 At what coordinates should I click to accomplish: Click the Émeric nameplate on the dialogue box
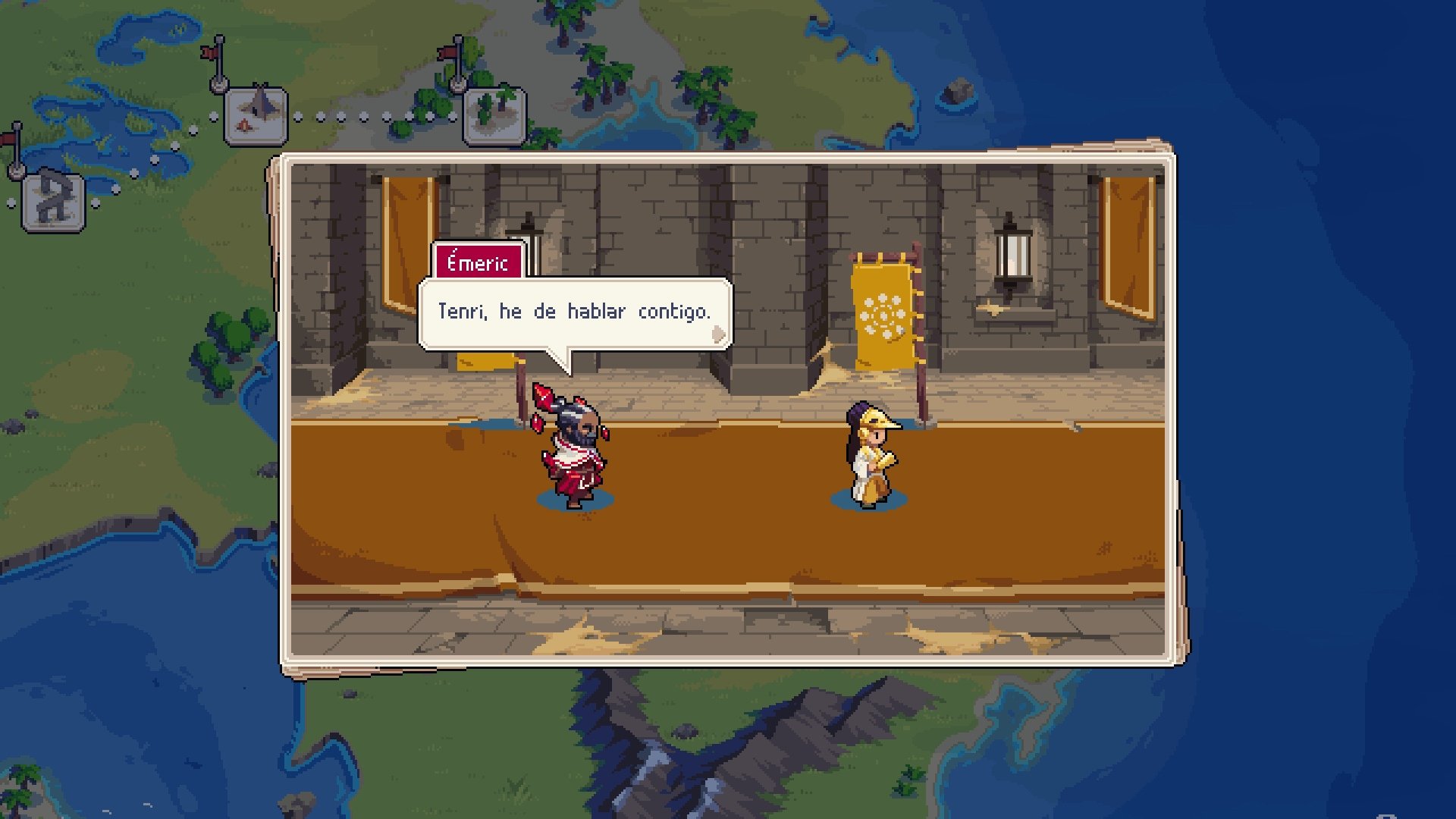coord(478,262)
